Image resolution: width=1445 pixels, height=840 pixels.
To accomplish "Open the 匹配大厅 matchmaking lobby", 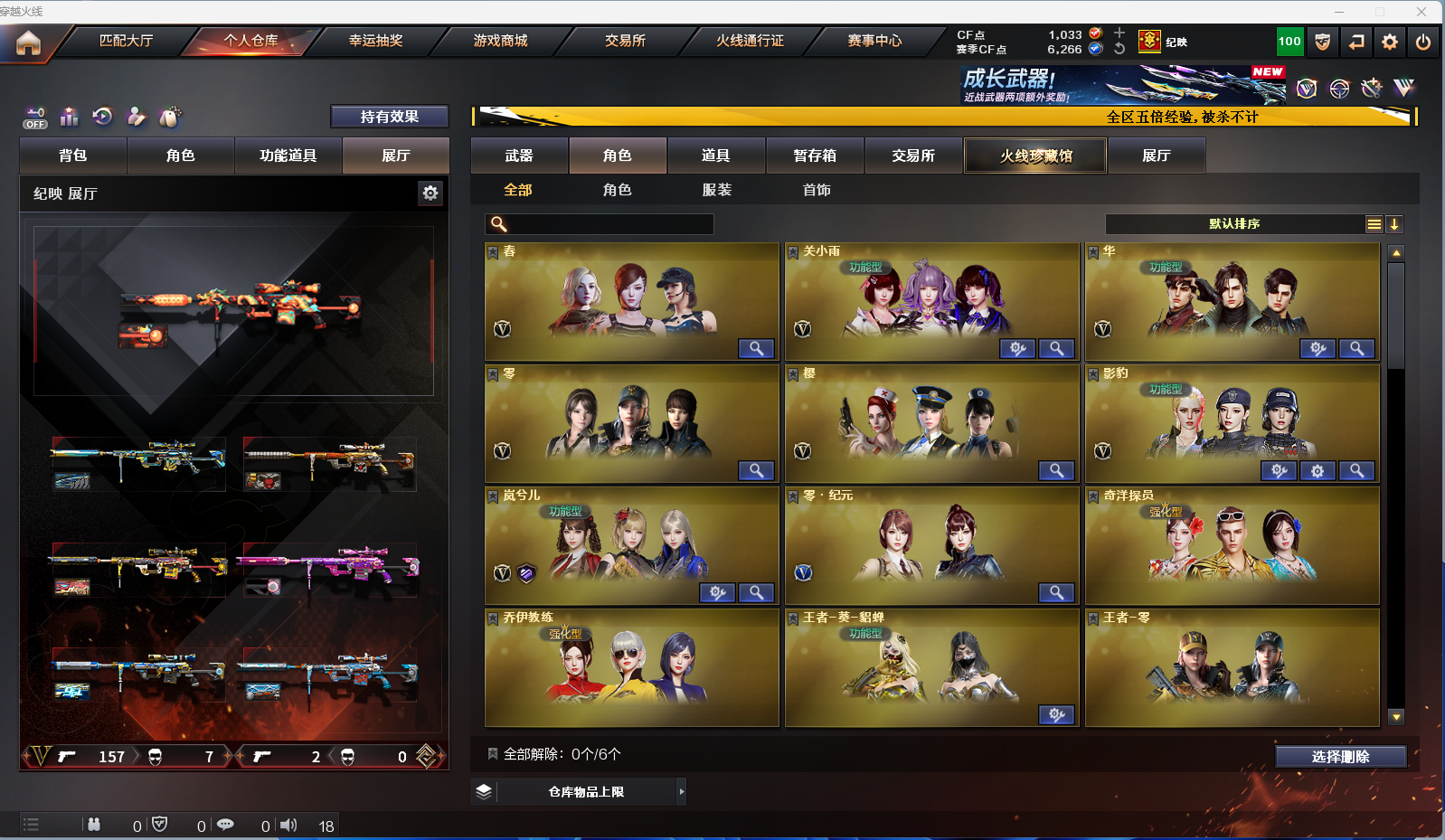I will click(x=126, y=41).
